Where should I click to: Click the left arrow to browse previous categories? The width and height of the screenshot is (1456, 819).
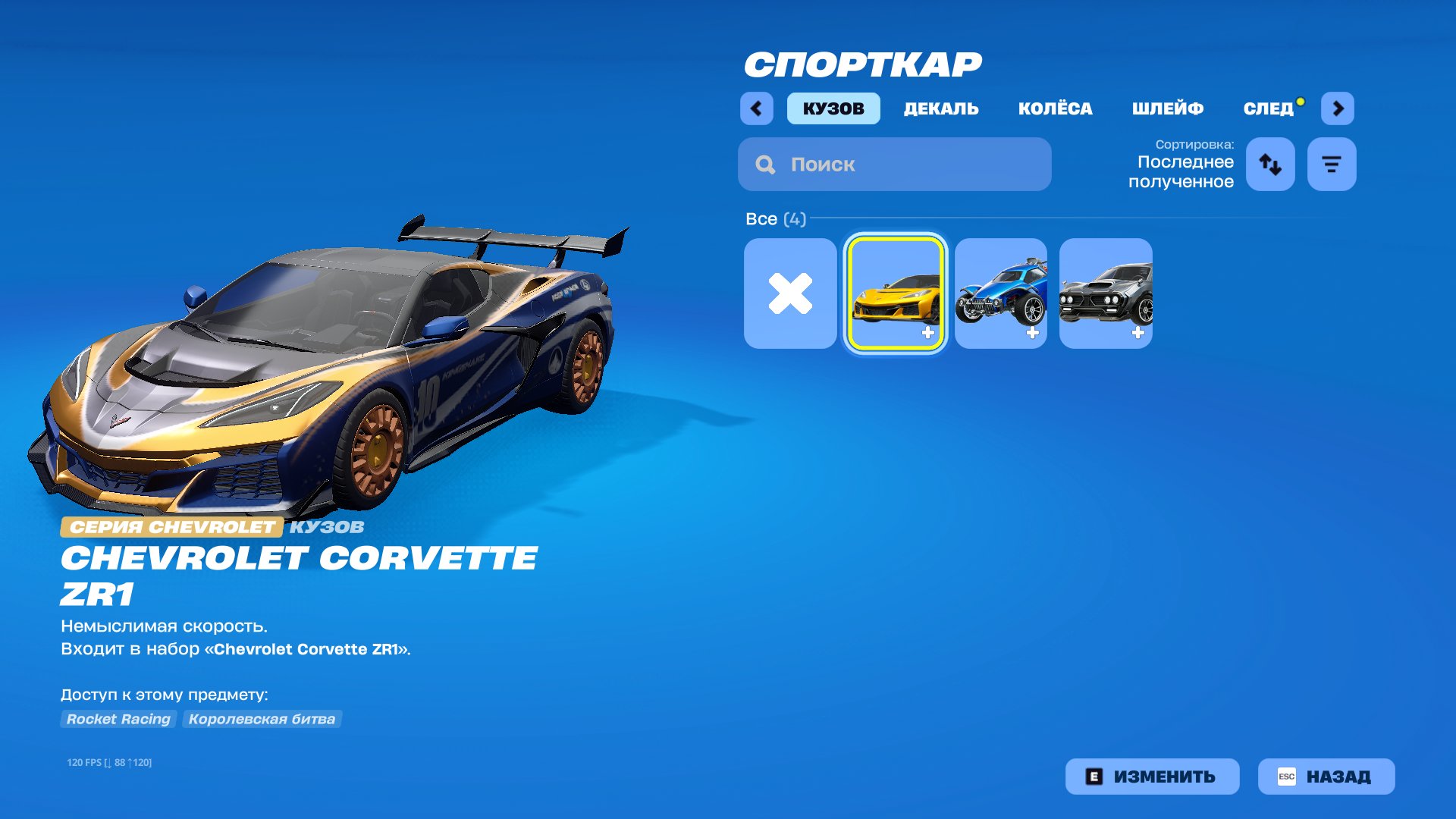[756, 108]
